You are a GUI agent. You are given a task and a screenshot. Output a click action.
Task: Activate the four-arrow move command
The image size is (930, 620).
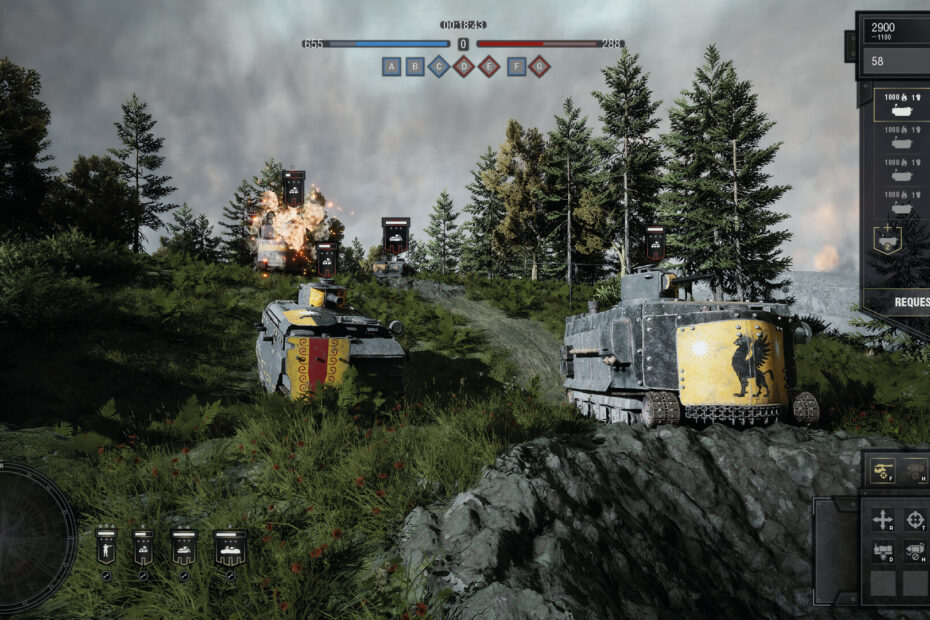point(882,519)
